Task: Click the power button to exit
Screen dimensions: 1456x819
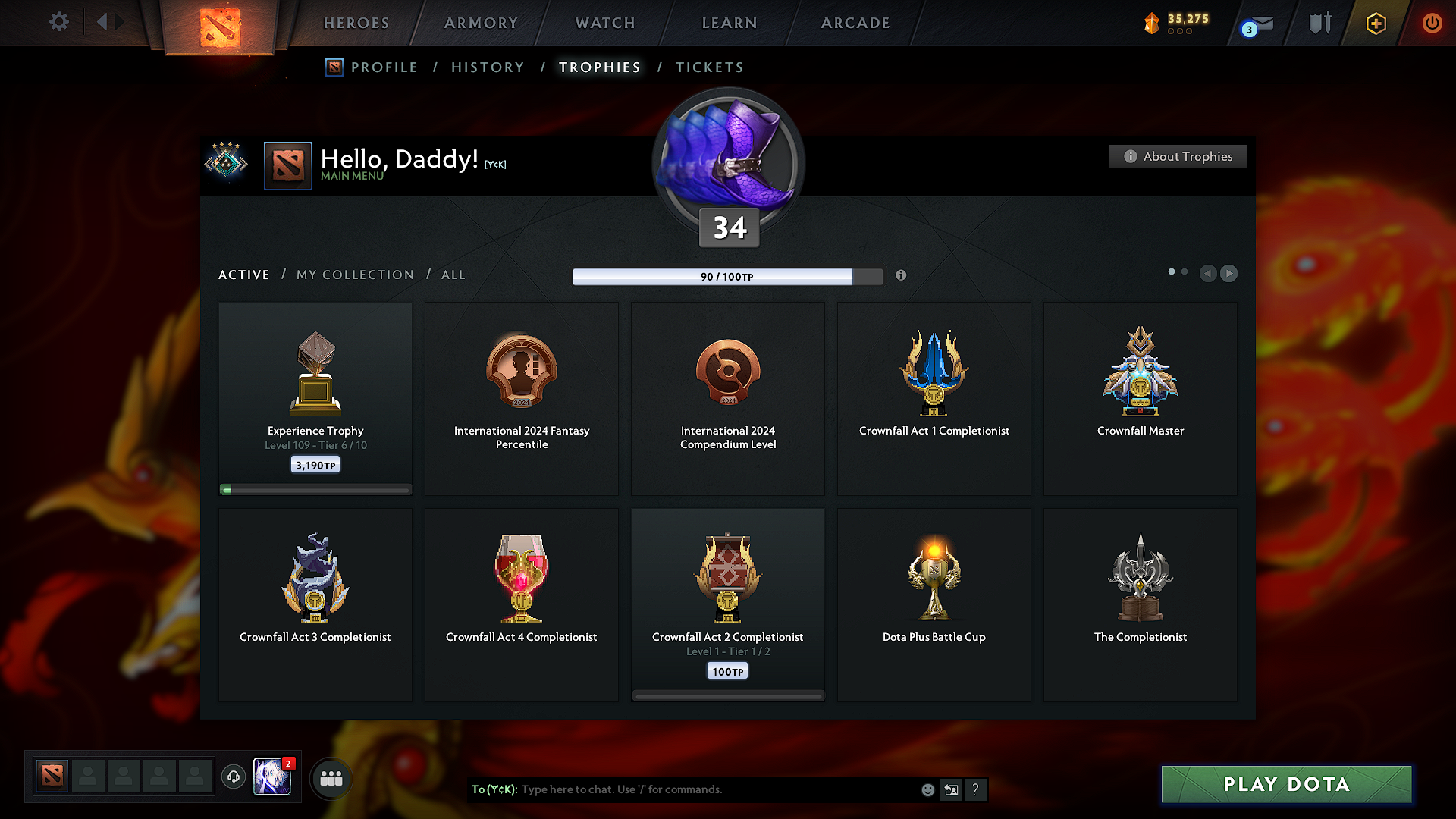Action: (x=1432, y=23)
